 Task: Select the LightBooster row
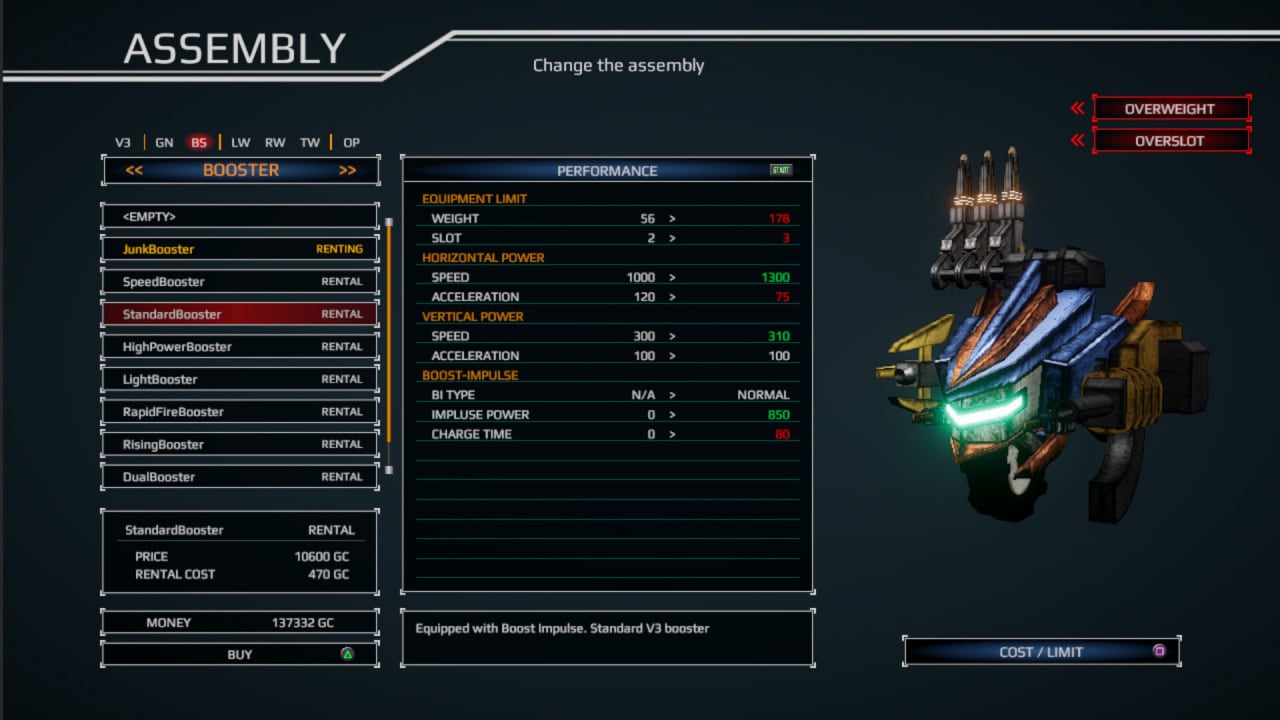click(x=240, y=379)
